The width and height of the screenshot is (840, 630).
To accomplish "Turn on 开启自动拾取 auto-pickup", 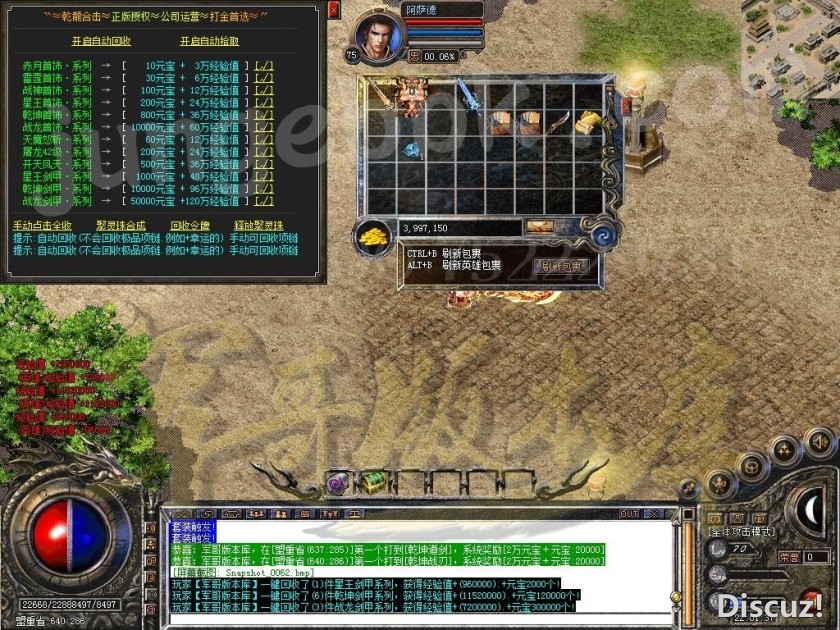I will (209, 41).
